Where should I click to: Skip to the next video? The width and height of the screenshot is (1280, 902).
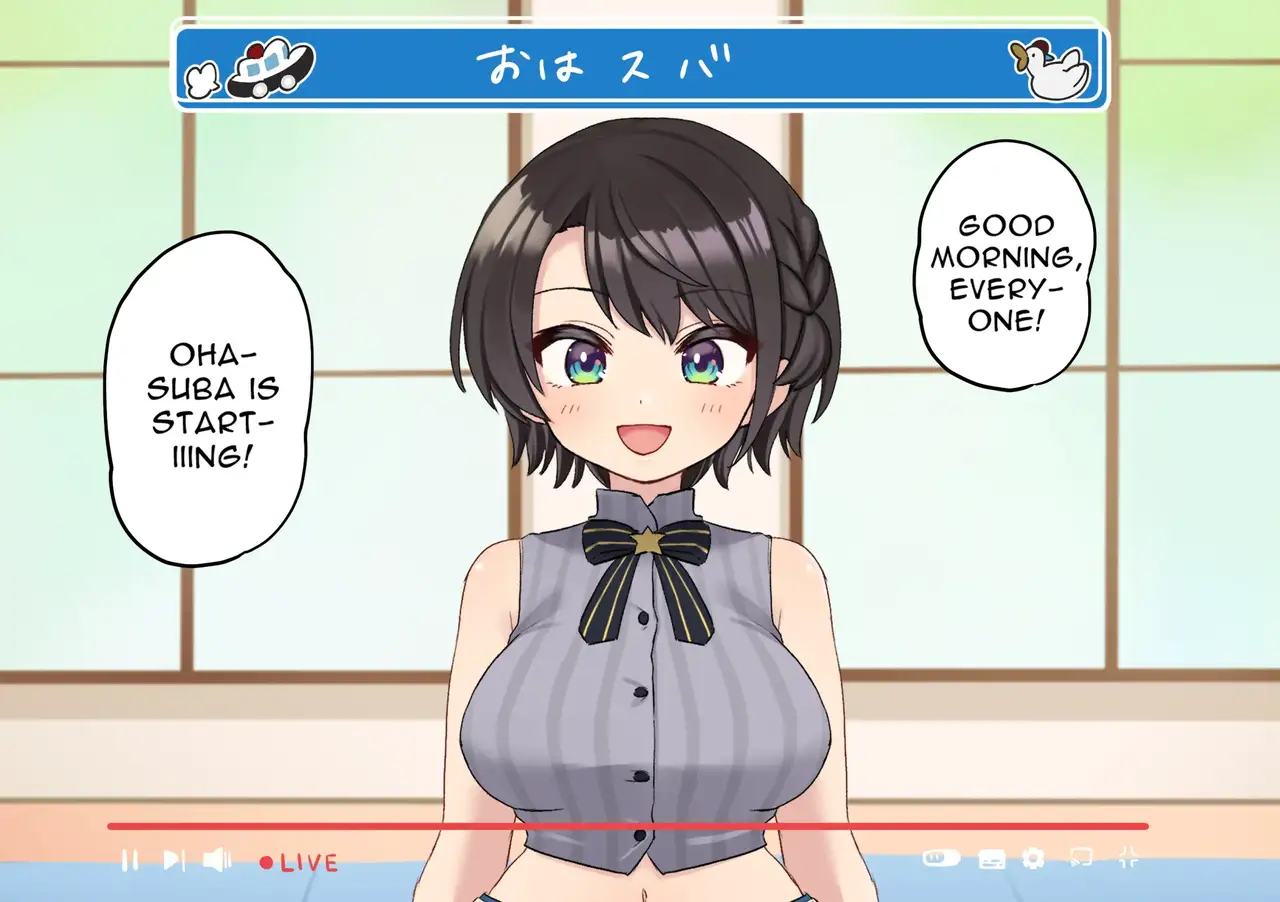tap(174, 860)
